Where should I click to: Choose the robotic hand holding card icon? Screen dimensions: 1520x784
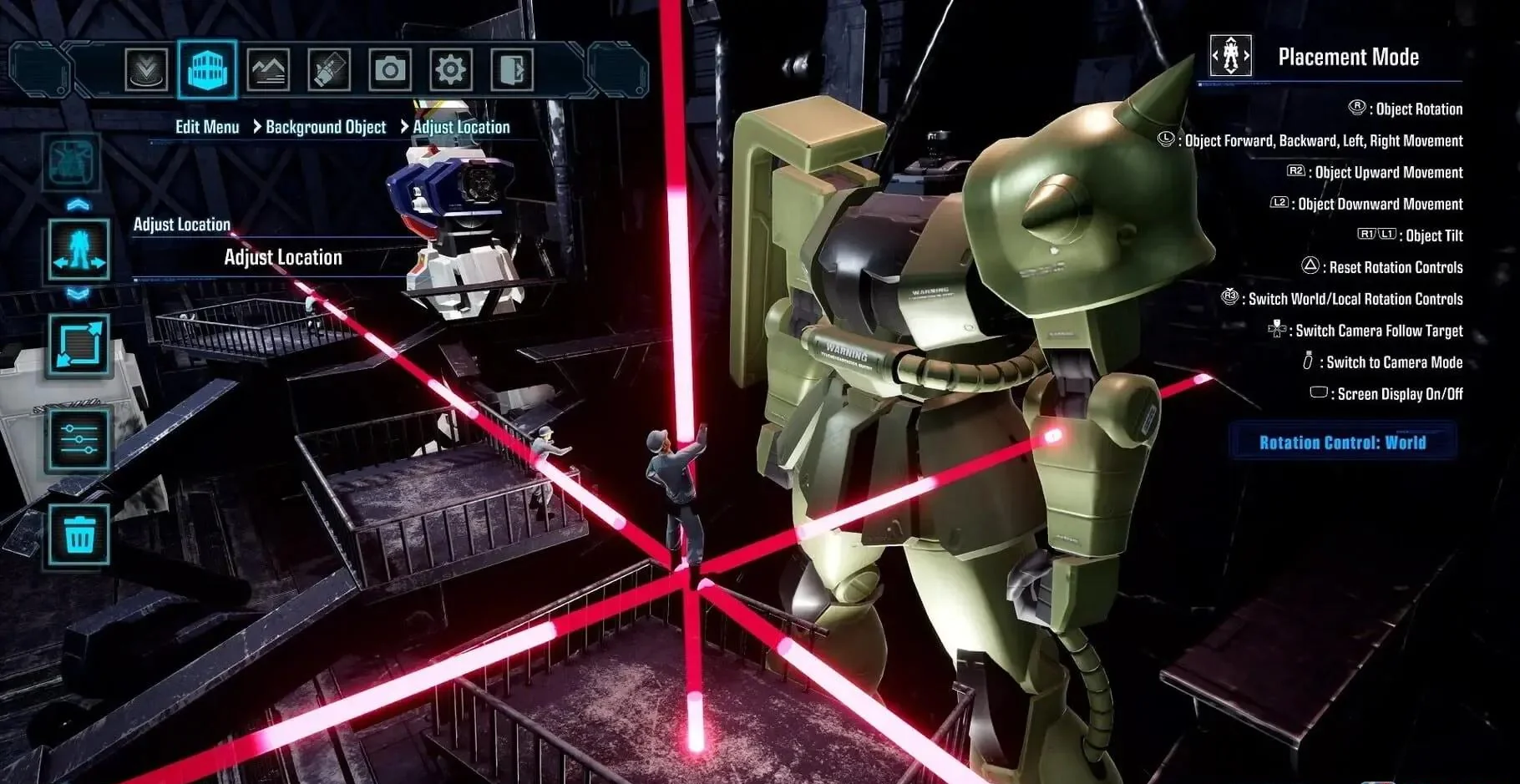point(329,69)
